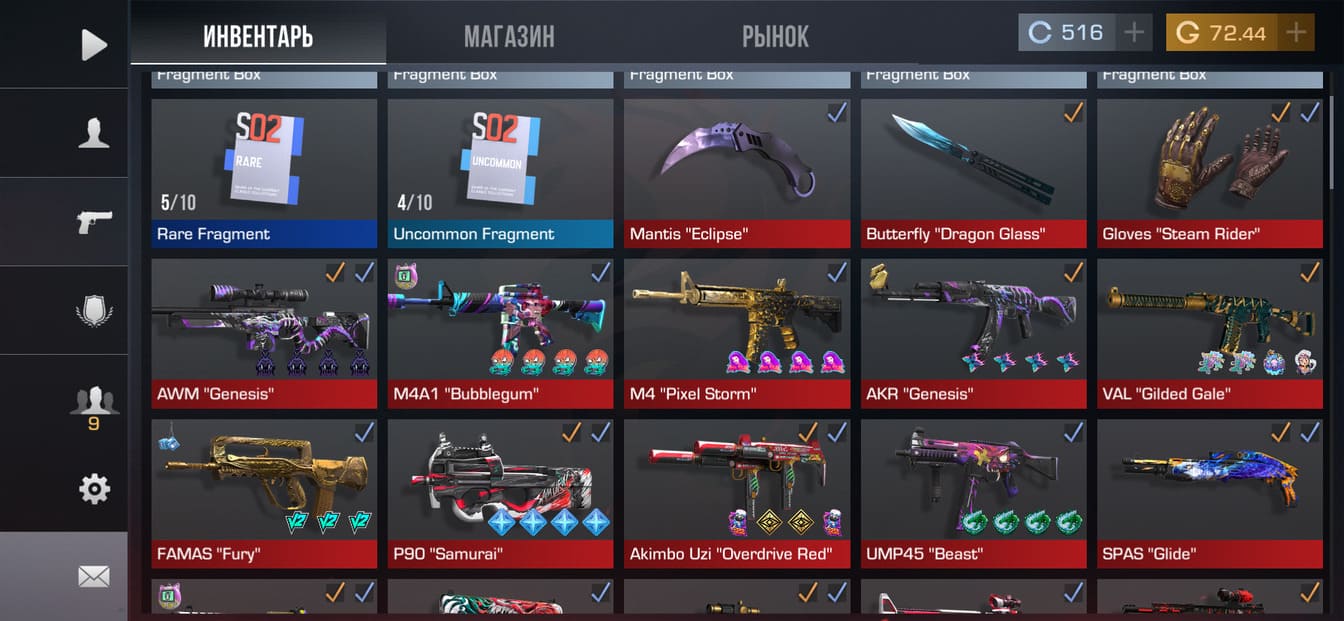The image size is (1344, 621).
Task: Select the AWM "Genesis" sniper skin
Action: pos(264,332)
